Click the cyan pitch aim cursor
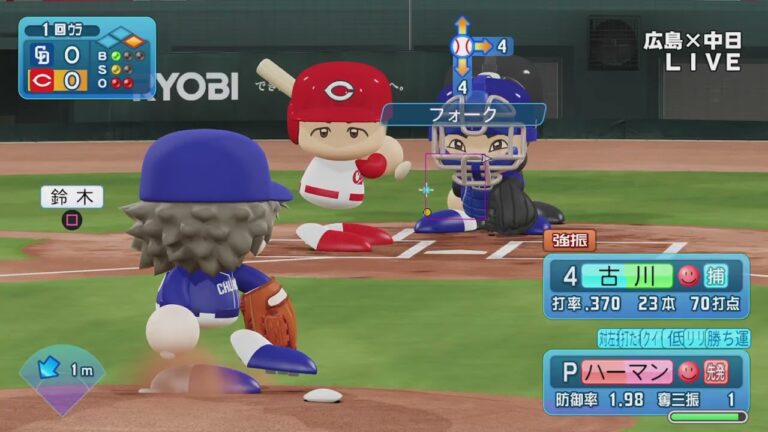The image size is (768, 432). coord(427,188)
